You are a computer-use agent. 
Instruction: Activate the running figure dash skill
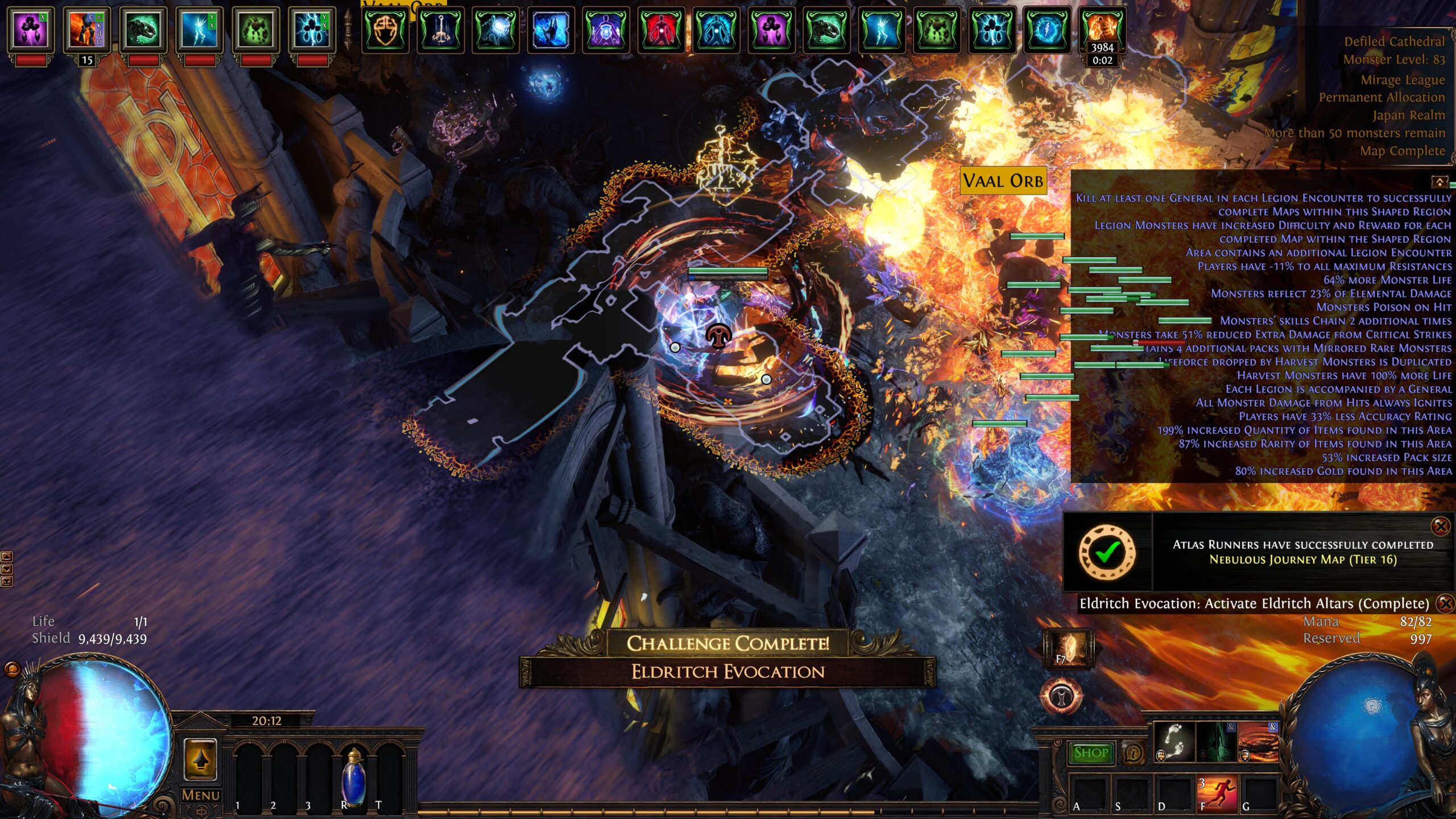[x=1217, y=793]
